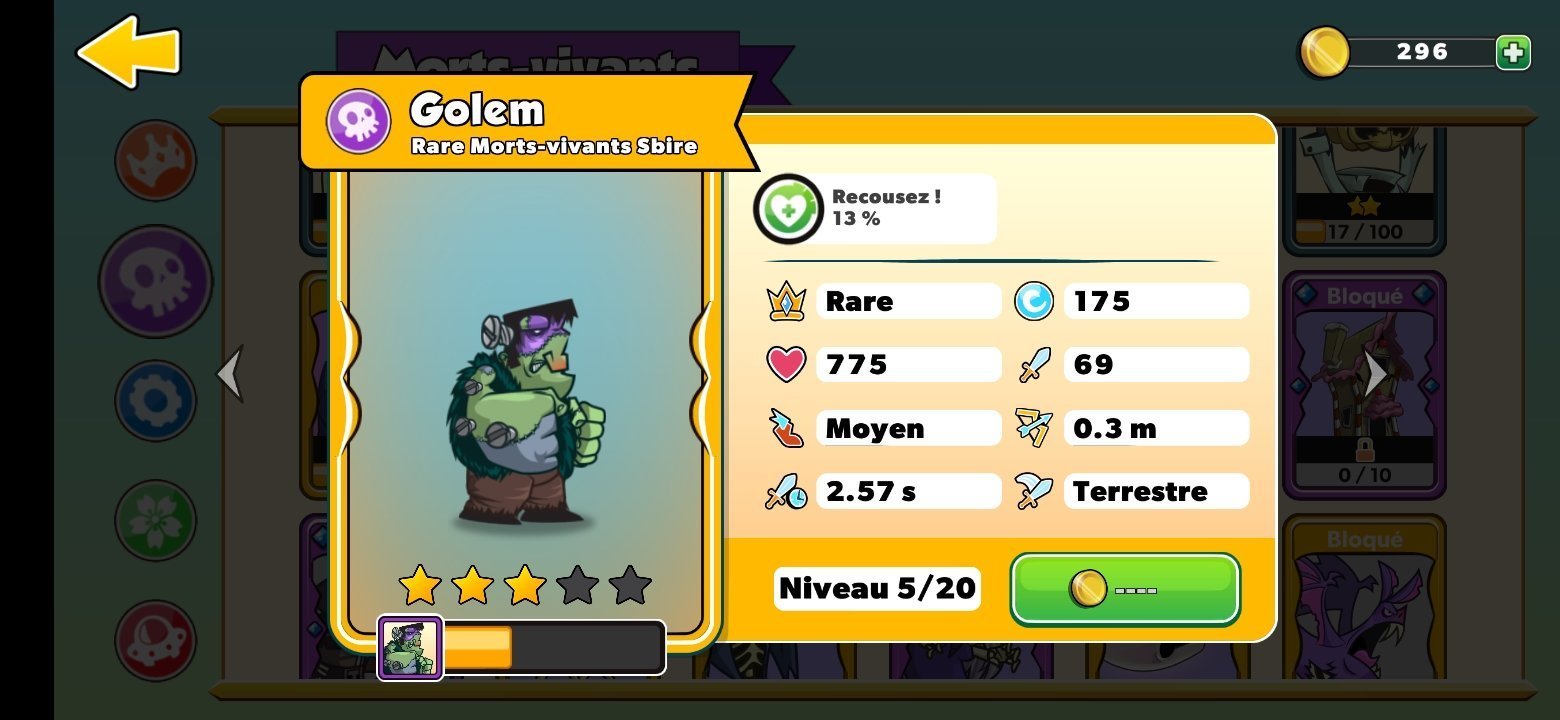Switch to the red mushroom faction tab
1560x720 pixels.
click(155, 640)
